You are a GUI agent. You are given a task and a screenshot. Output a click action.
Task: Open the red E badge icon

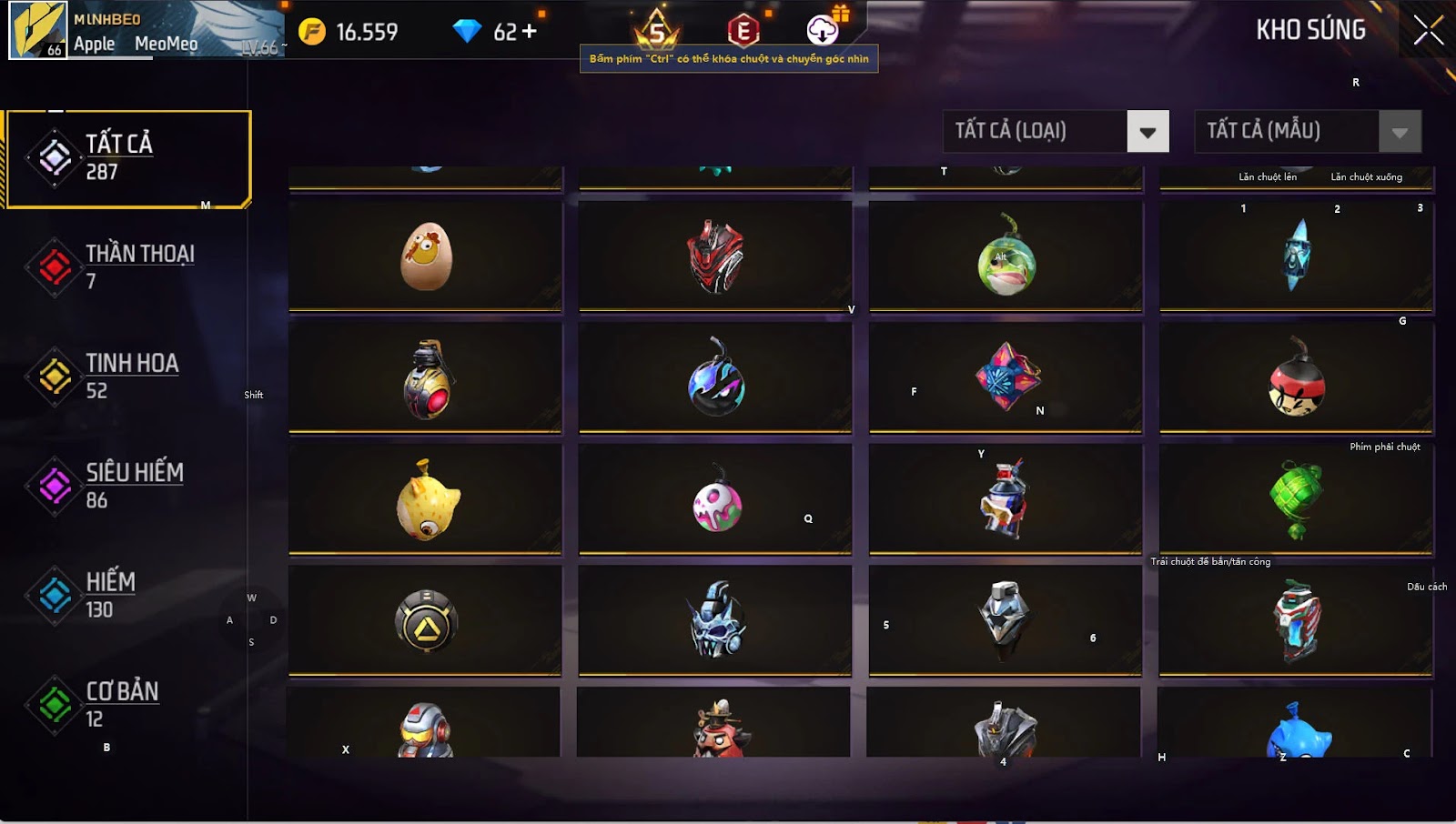coord(743,31)
